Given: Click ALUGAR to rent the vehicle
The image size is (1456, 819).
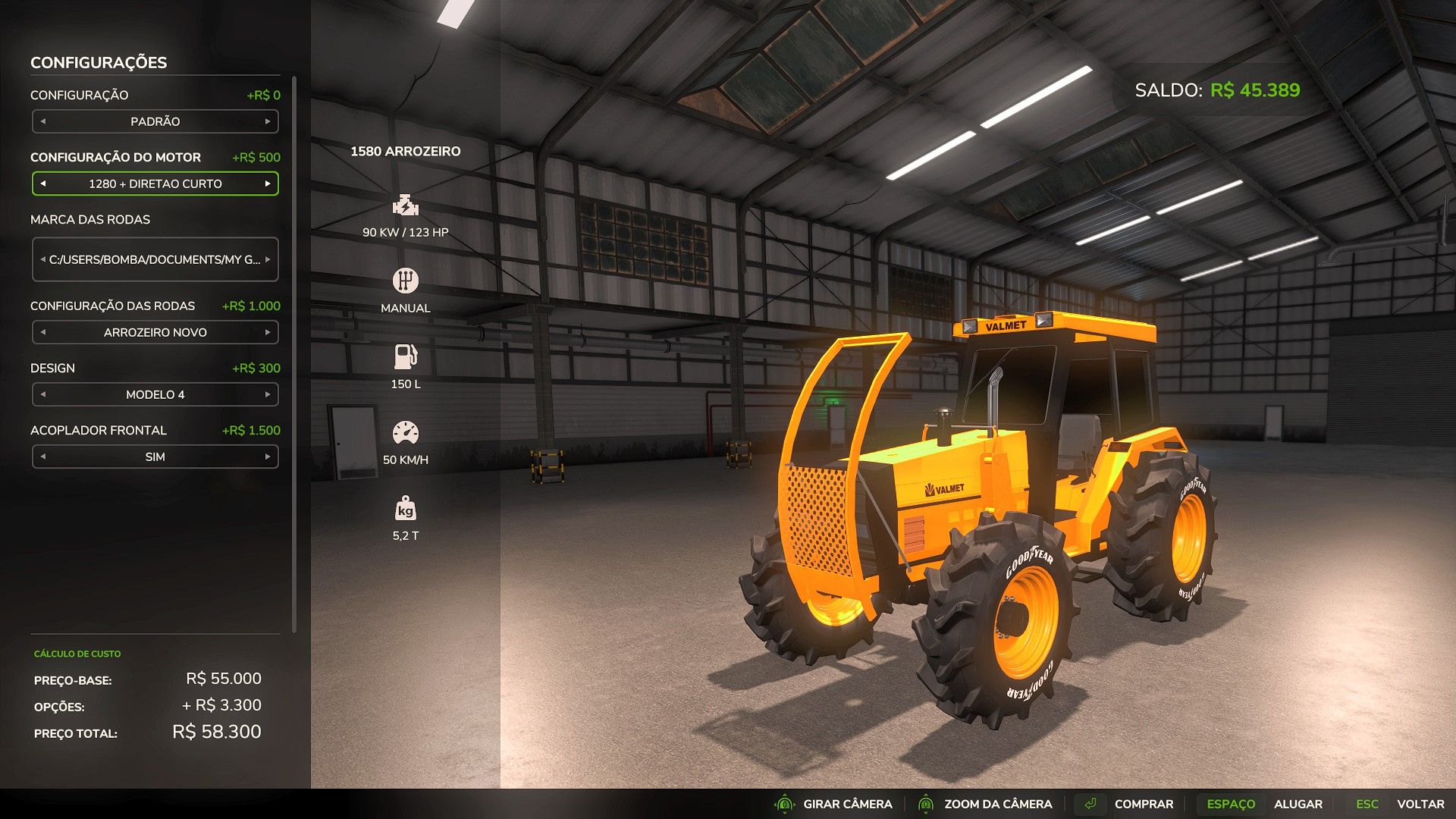Looking at the screenshot, I should pyautogui.click(x=1299, y=804).
